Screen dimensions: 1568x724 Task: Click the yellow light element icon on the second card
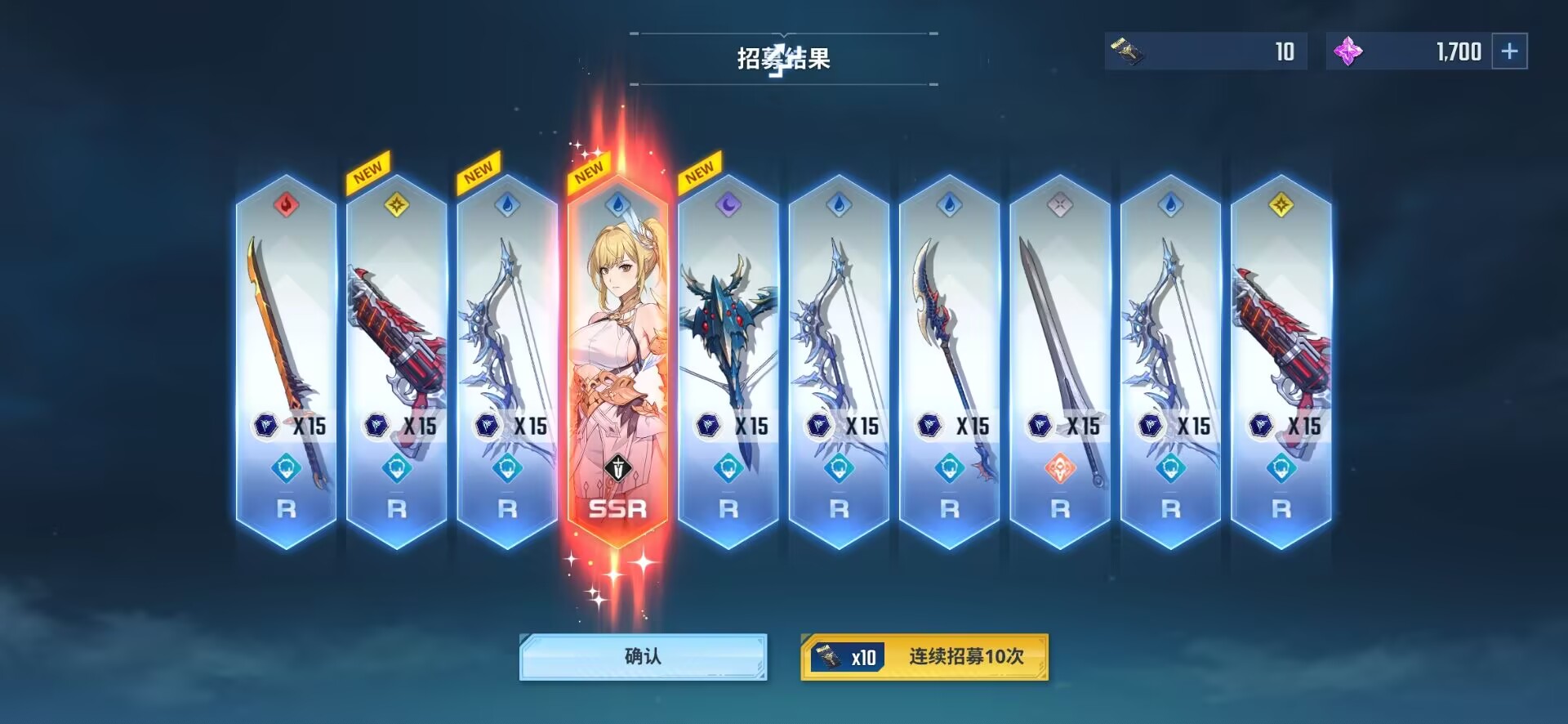pos(397,206)
